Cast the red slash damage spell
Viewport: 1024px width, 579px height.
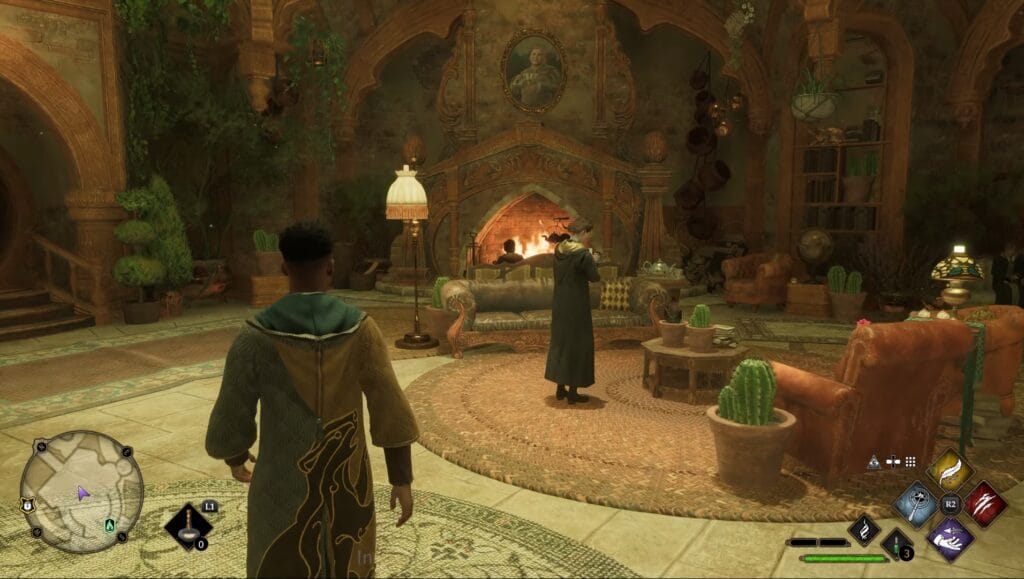point(984,503)
